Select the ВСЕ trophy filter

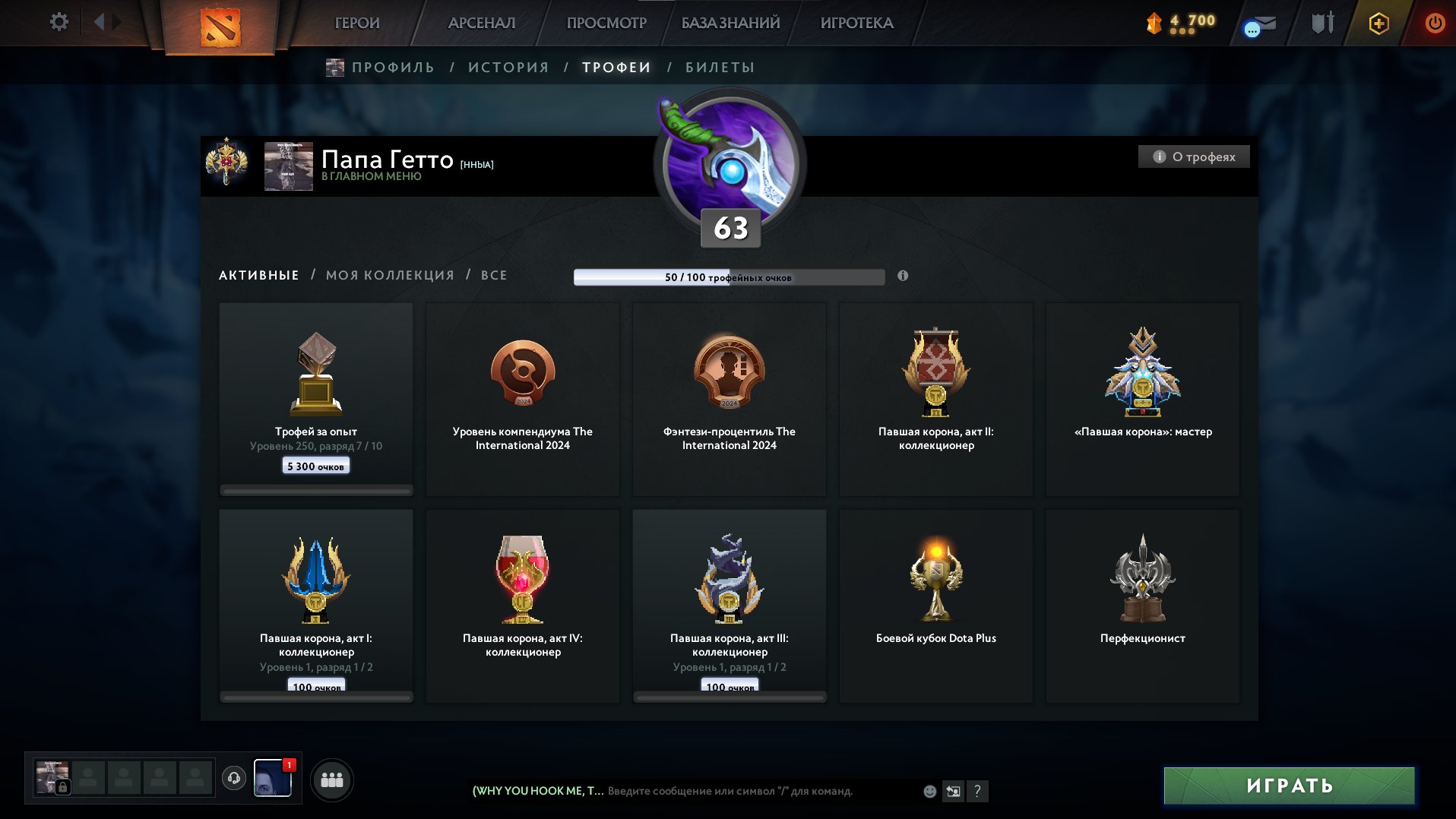click(x=492, y=275)
